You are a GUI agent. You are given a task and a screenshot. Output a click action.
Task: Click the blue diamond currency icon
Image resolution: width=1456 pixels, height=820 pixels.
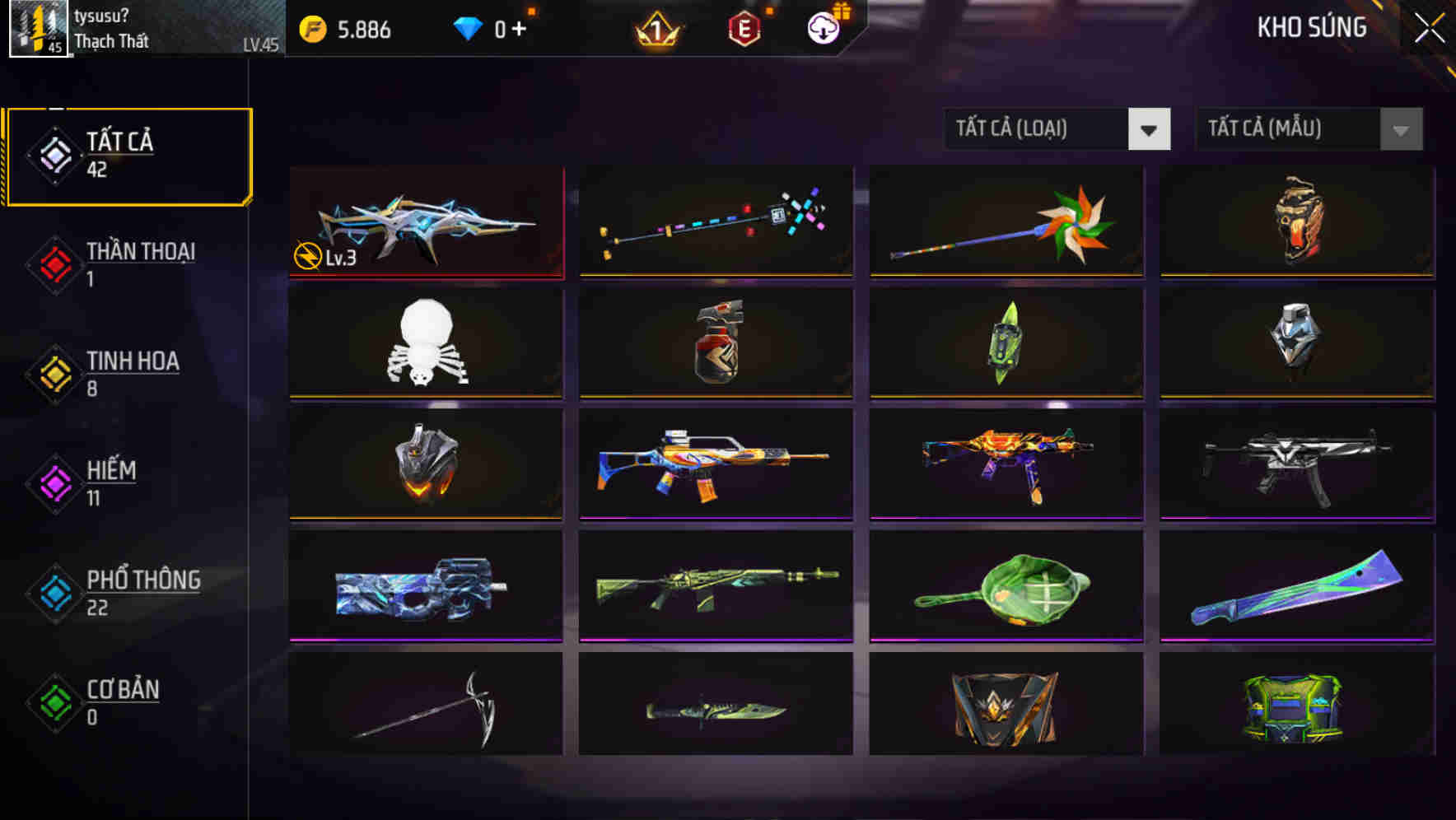469,29
